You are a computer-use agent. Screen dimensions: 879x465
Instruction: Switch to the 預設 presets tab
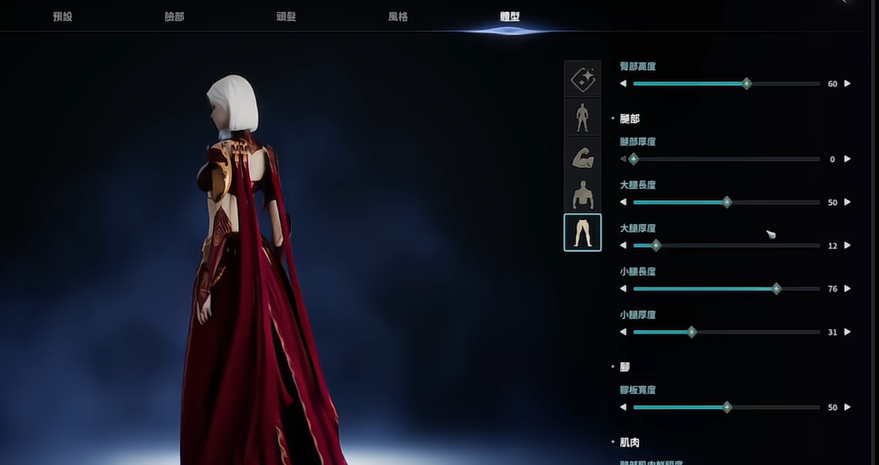tap(62, 17)
